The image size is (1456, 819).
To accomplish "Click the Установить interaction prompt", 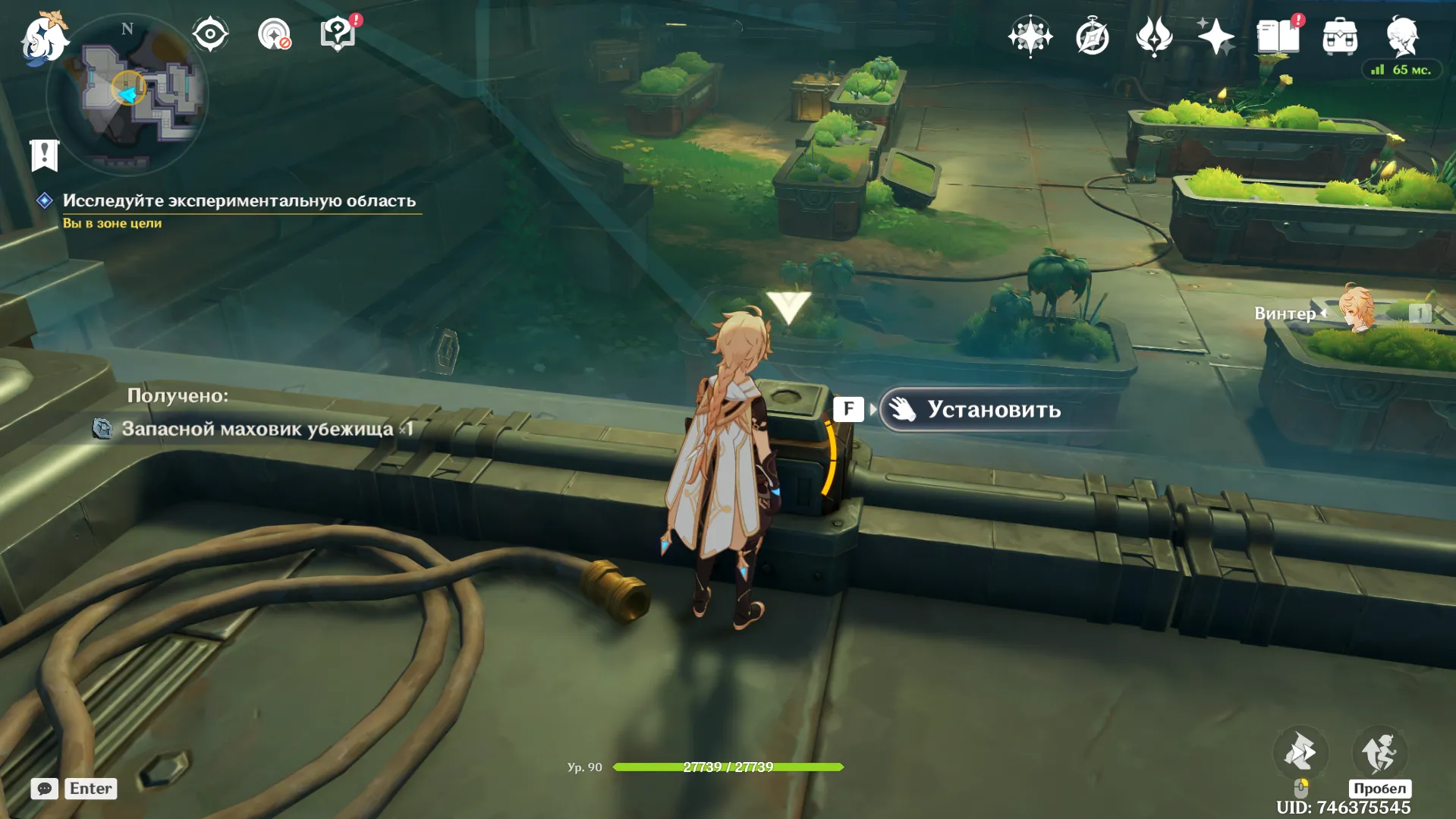I will [x=993, y=410].
